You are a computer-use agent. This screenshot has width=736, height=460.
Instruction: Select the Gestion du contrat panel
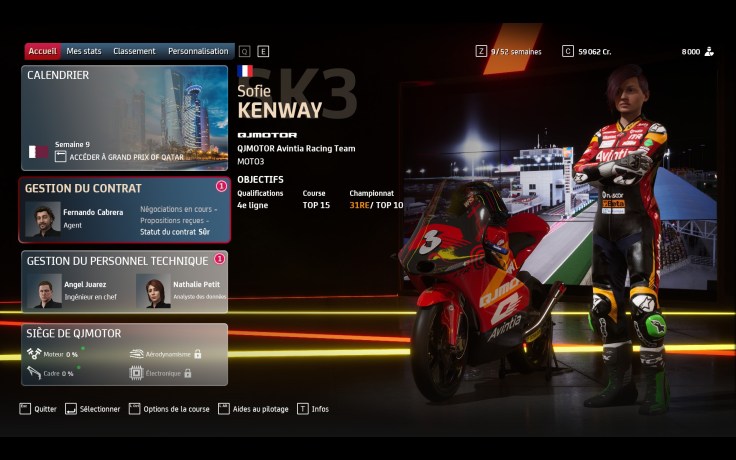pos(124,210)
